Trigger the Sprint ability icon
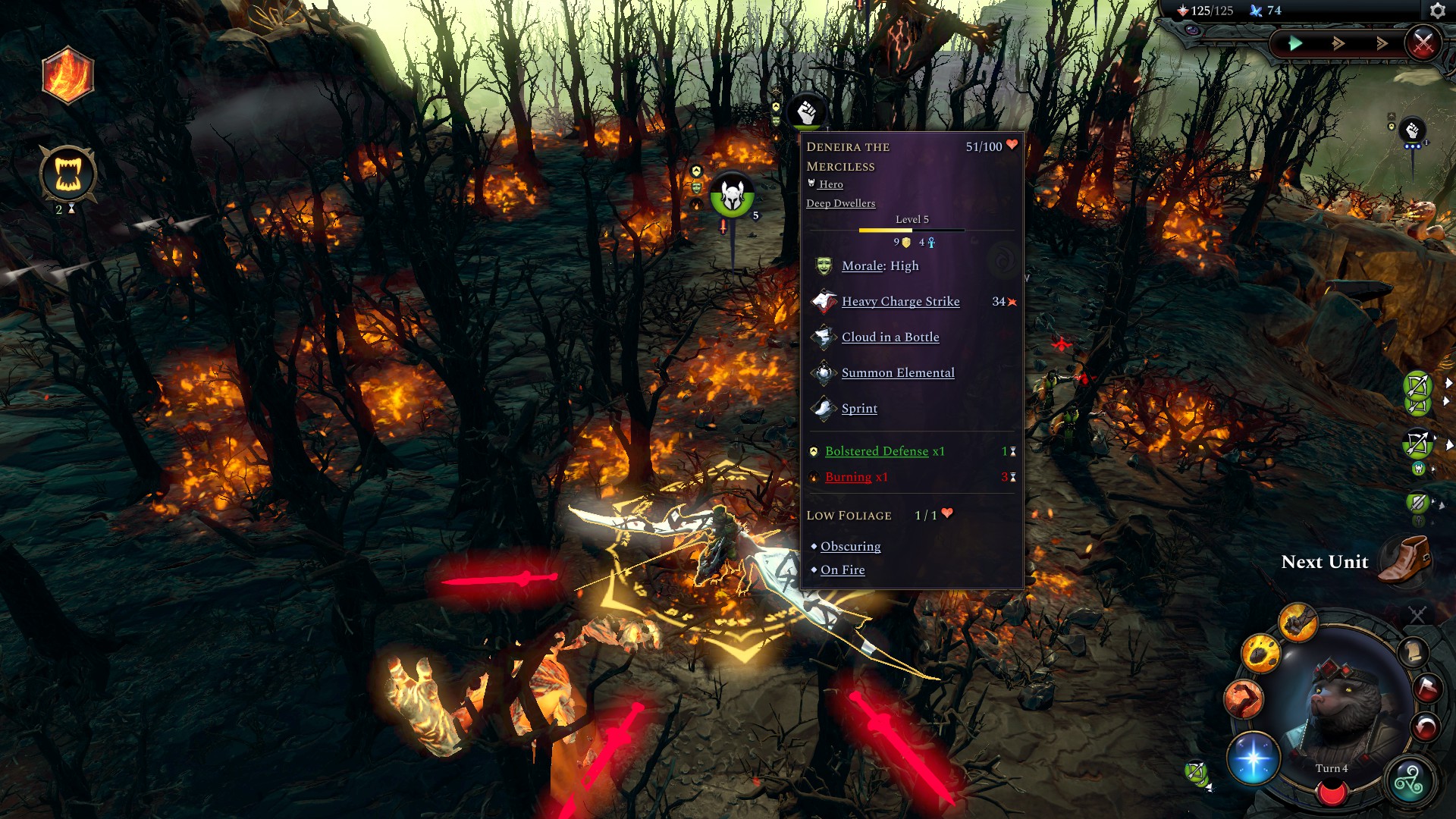 point(824,407)
